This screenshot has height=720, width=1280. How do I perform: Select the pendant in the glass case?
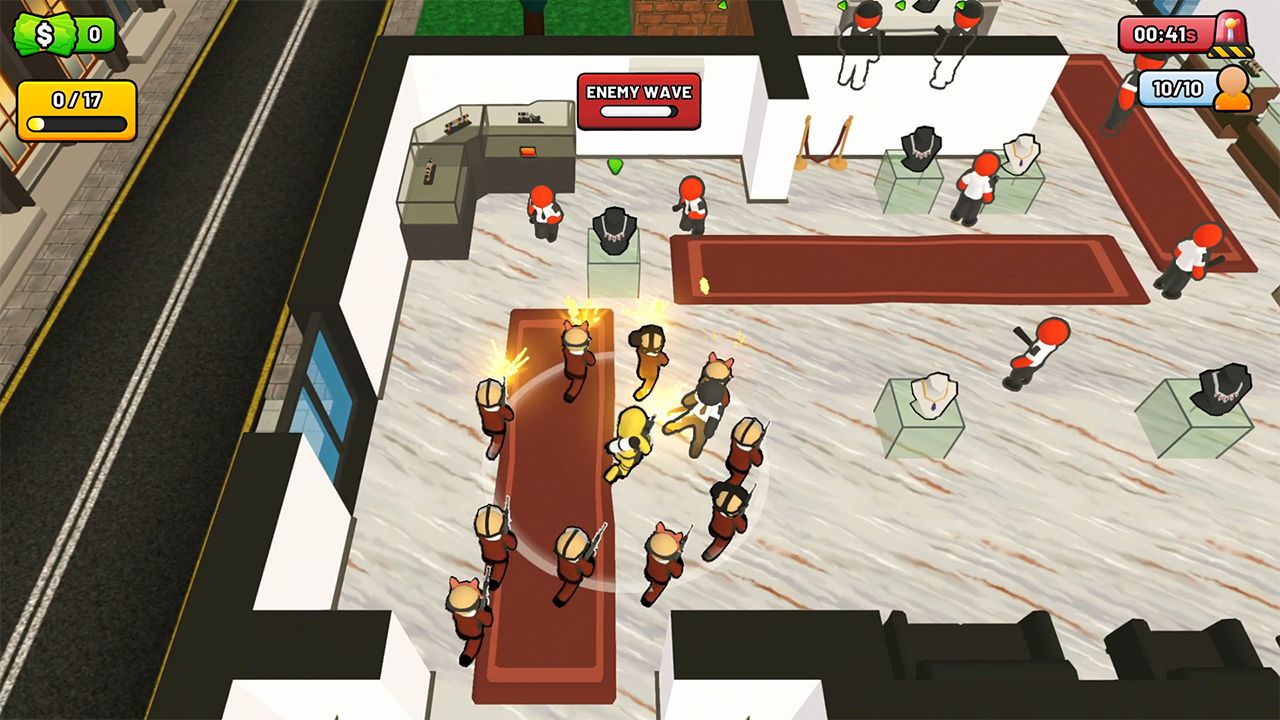(935, 402)
